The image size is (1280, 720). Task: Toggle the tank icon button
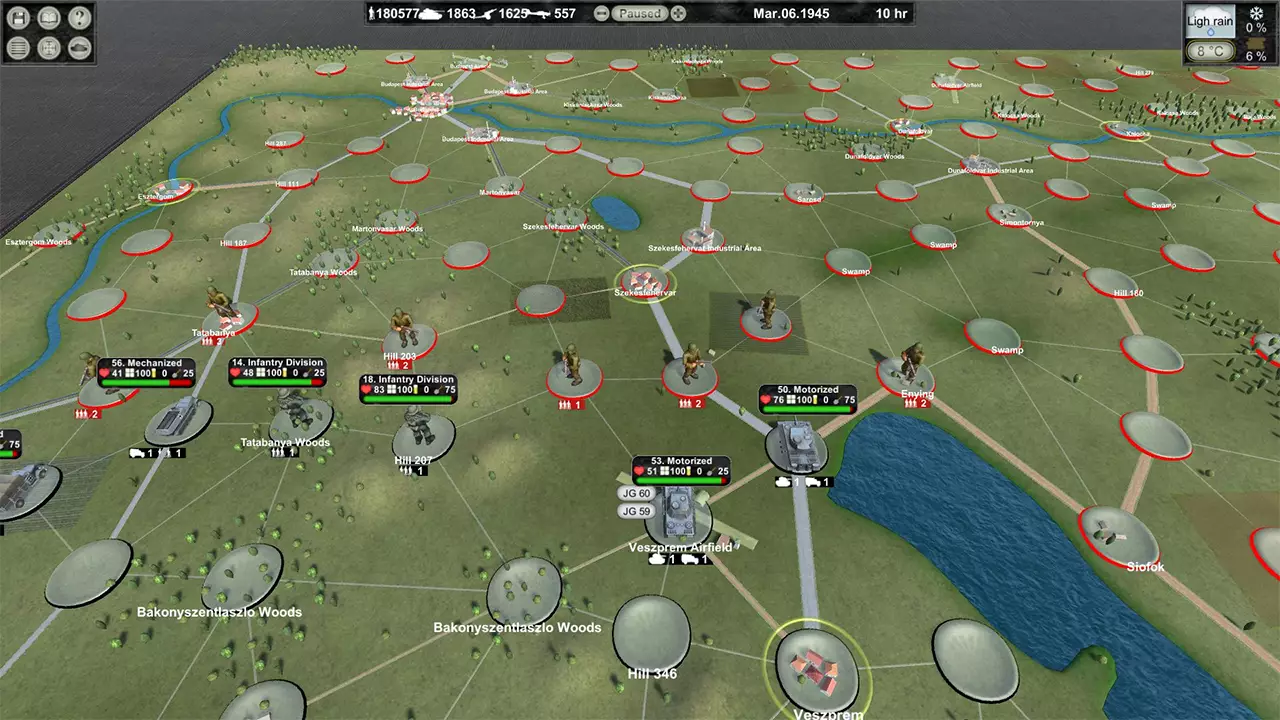tap(78, 46)
